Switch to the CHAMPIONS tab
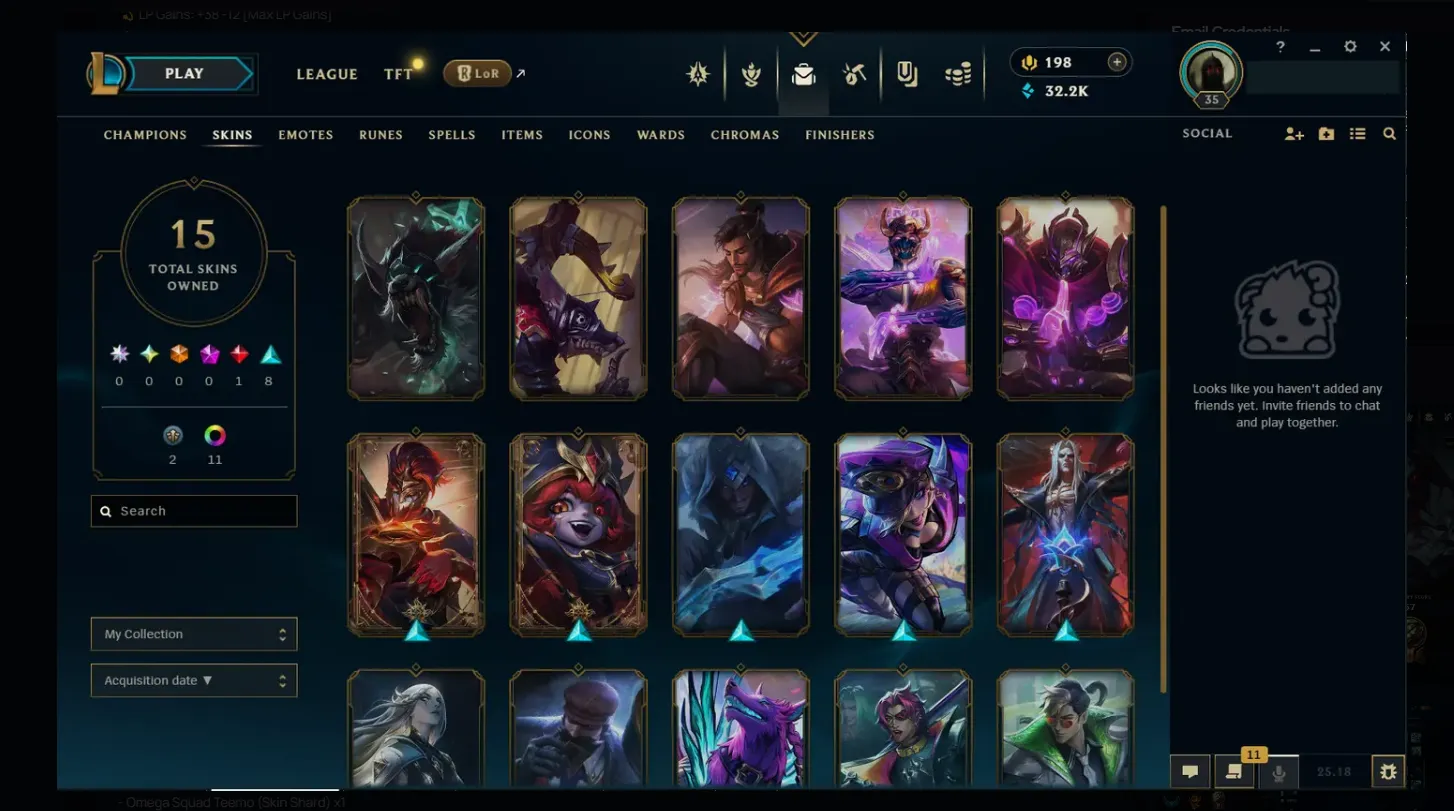Viewport: 1454px width, 811px height. point(144,134)
